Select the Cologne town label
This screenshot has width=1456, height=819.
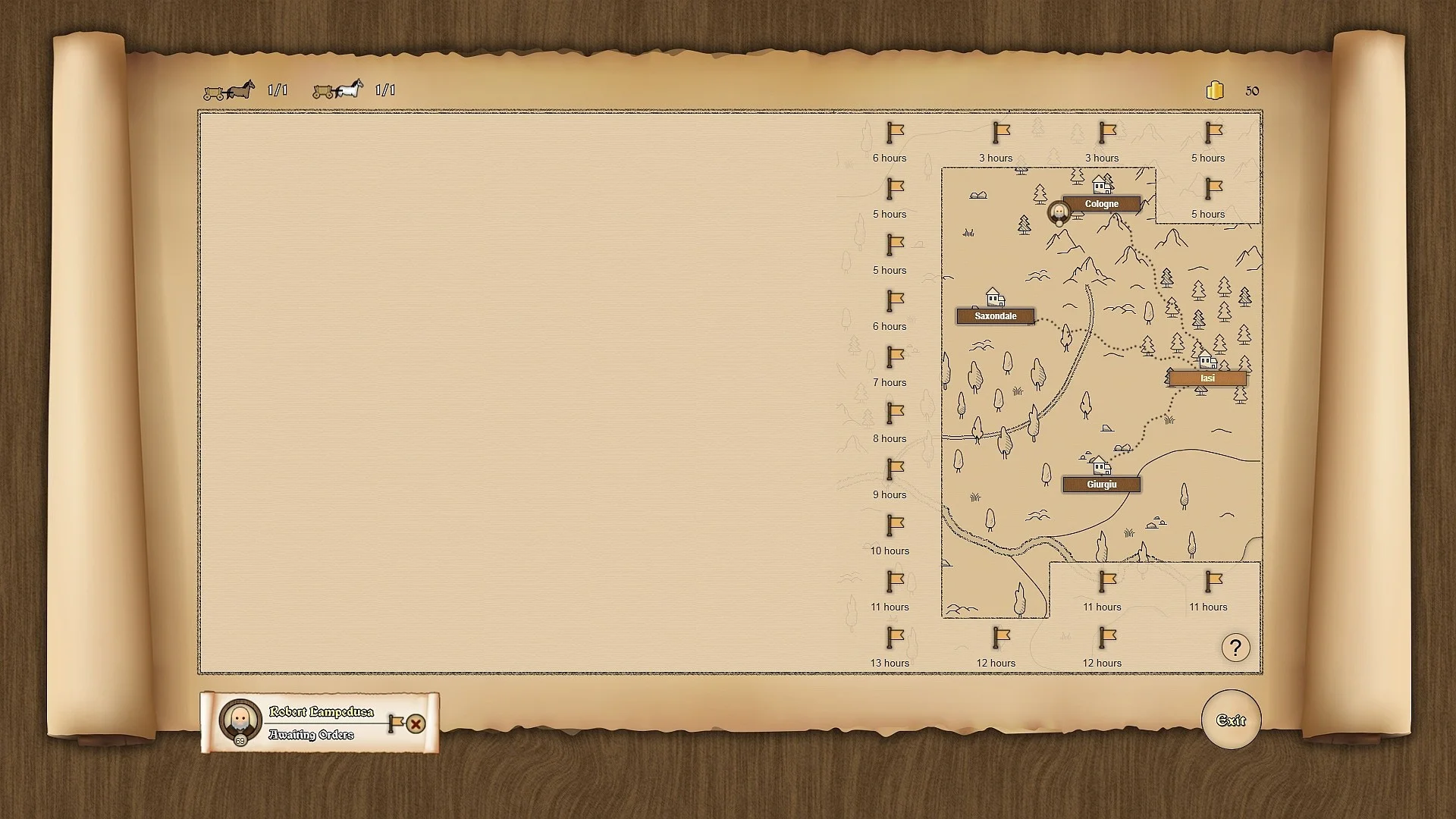[1101, 204]
